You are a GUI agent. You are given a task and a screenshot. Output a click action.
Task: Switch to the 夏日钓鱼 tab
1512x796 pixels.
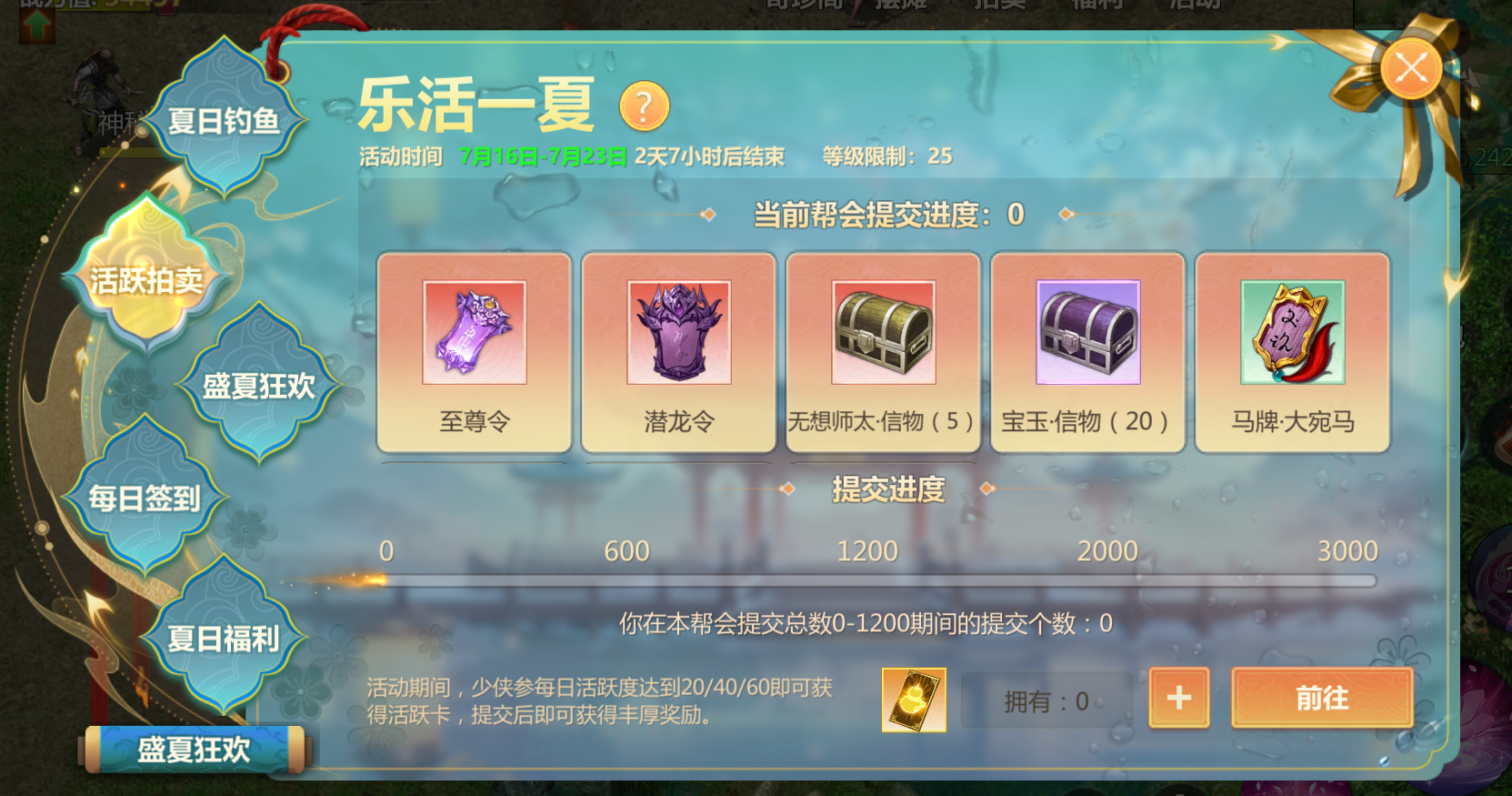click(x=223, y=117)
